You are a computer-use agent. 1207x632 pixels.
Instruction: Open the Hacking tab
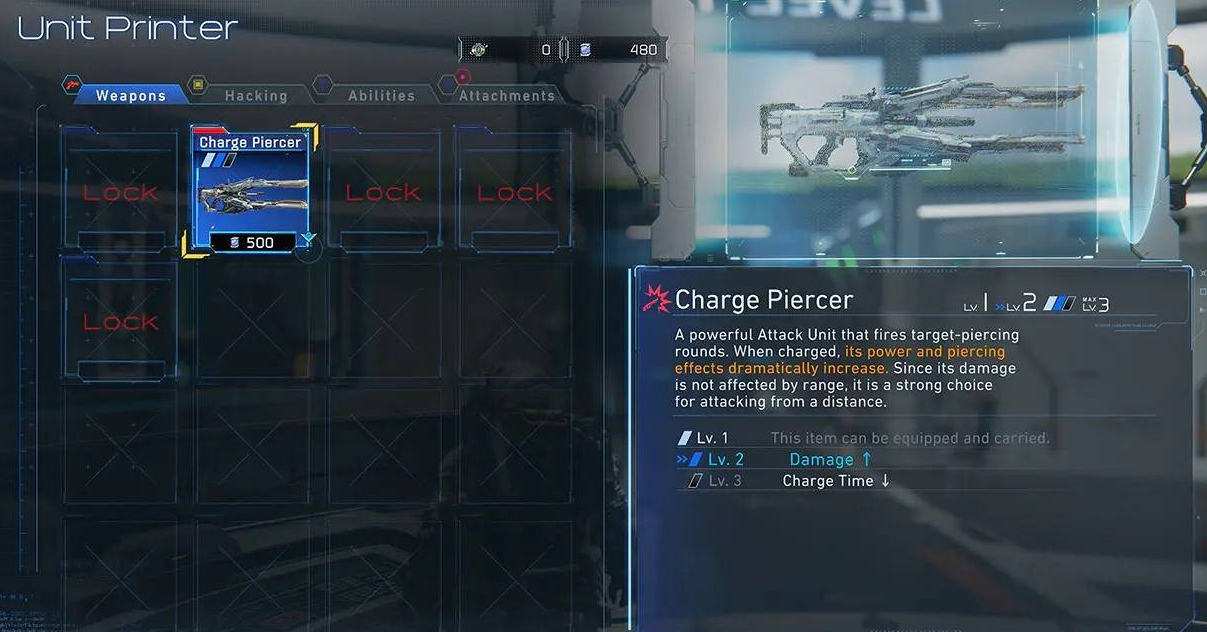pyautogui.click(x=255, y=96)
